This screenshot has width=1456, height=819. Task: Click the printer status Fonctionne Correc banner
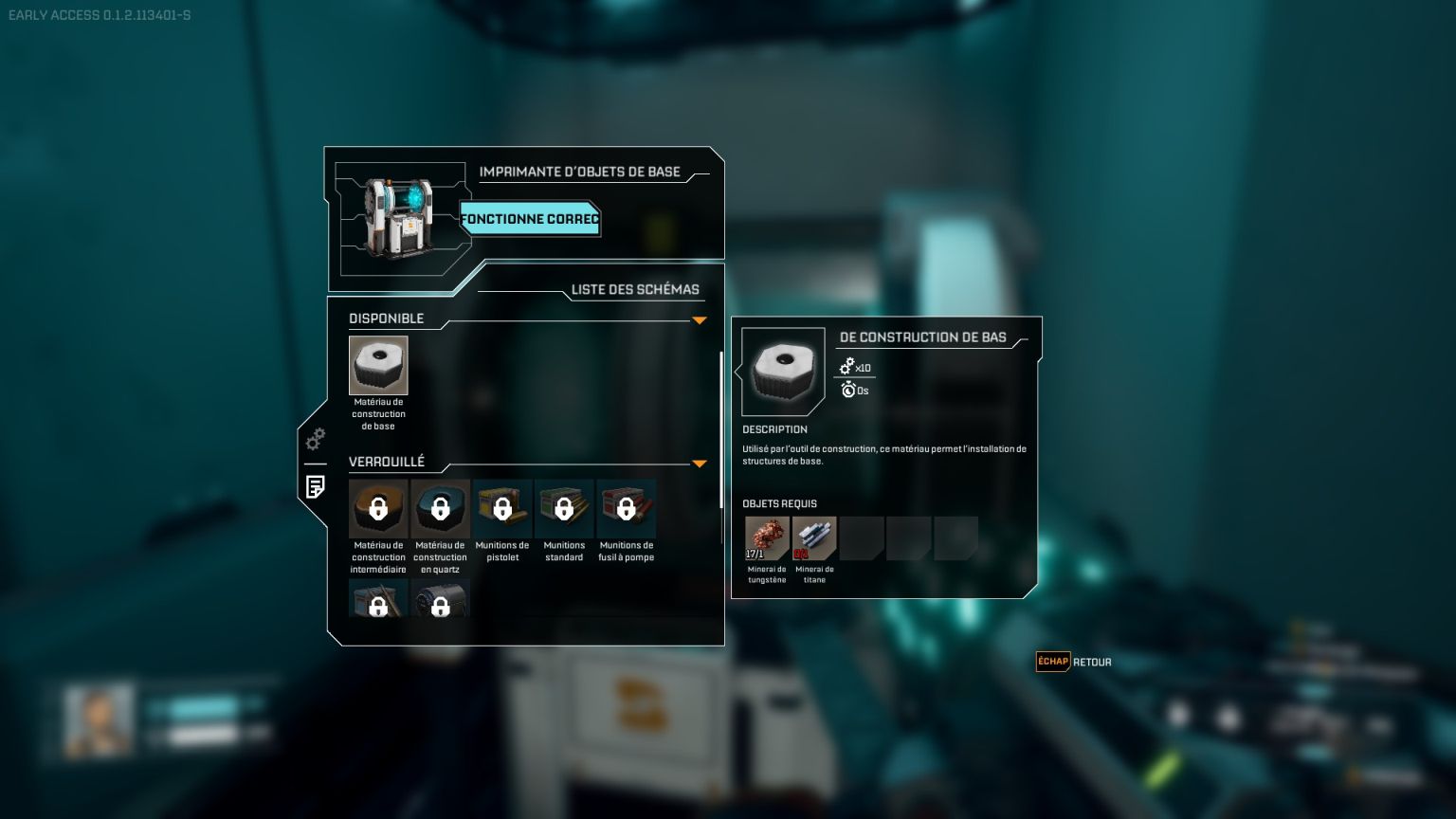530,219
